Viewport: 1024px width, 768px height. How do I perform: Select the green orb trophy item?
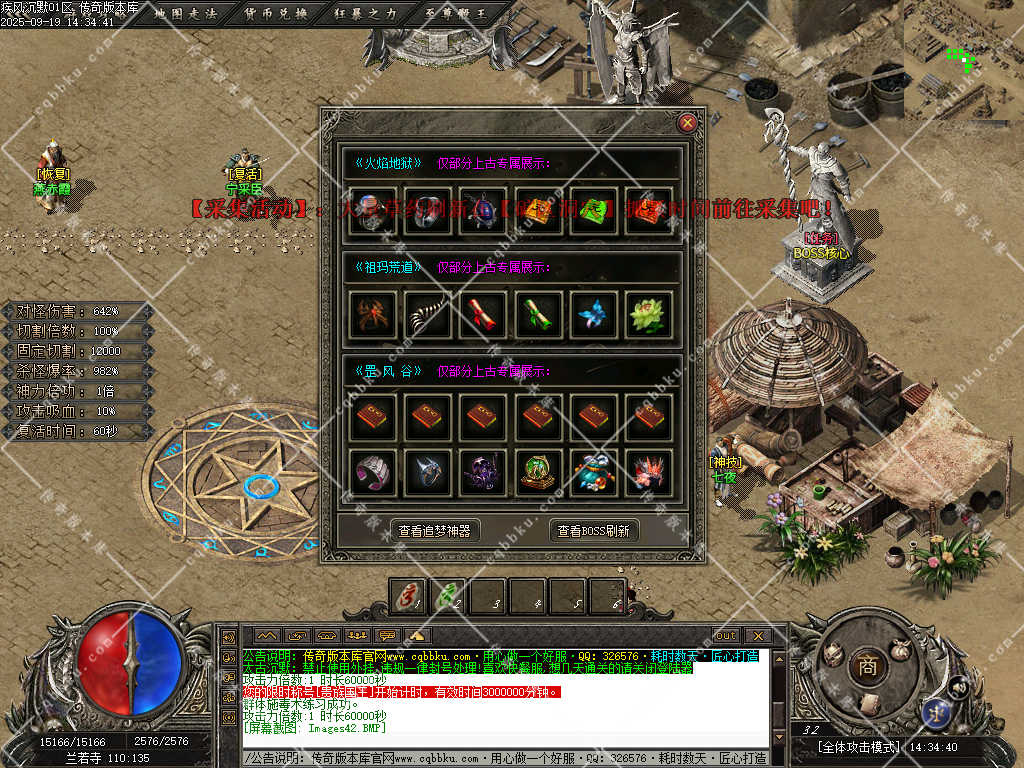(x=539, y=471)
